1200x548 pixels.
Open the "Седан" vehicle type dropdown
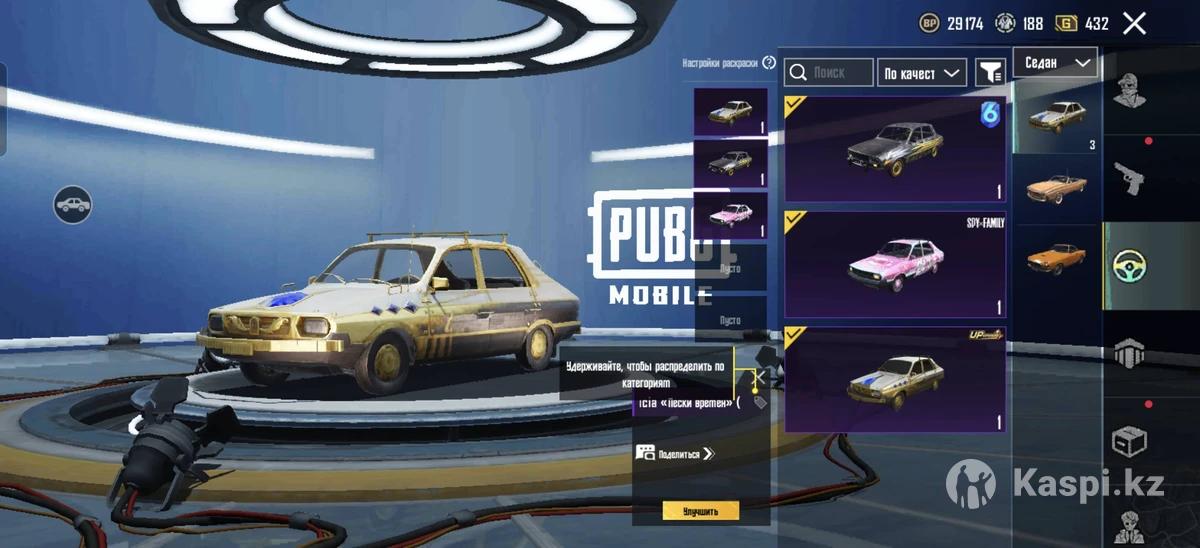(x=1055, y=62)
